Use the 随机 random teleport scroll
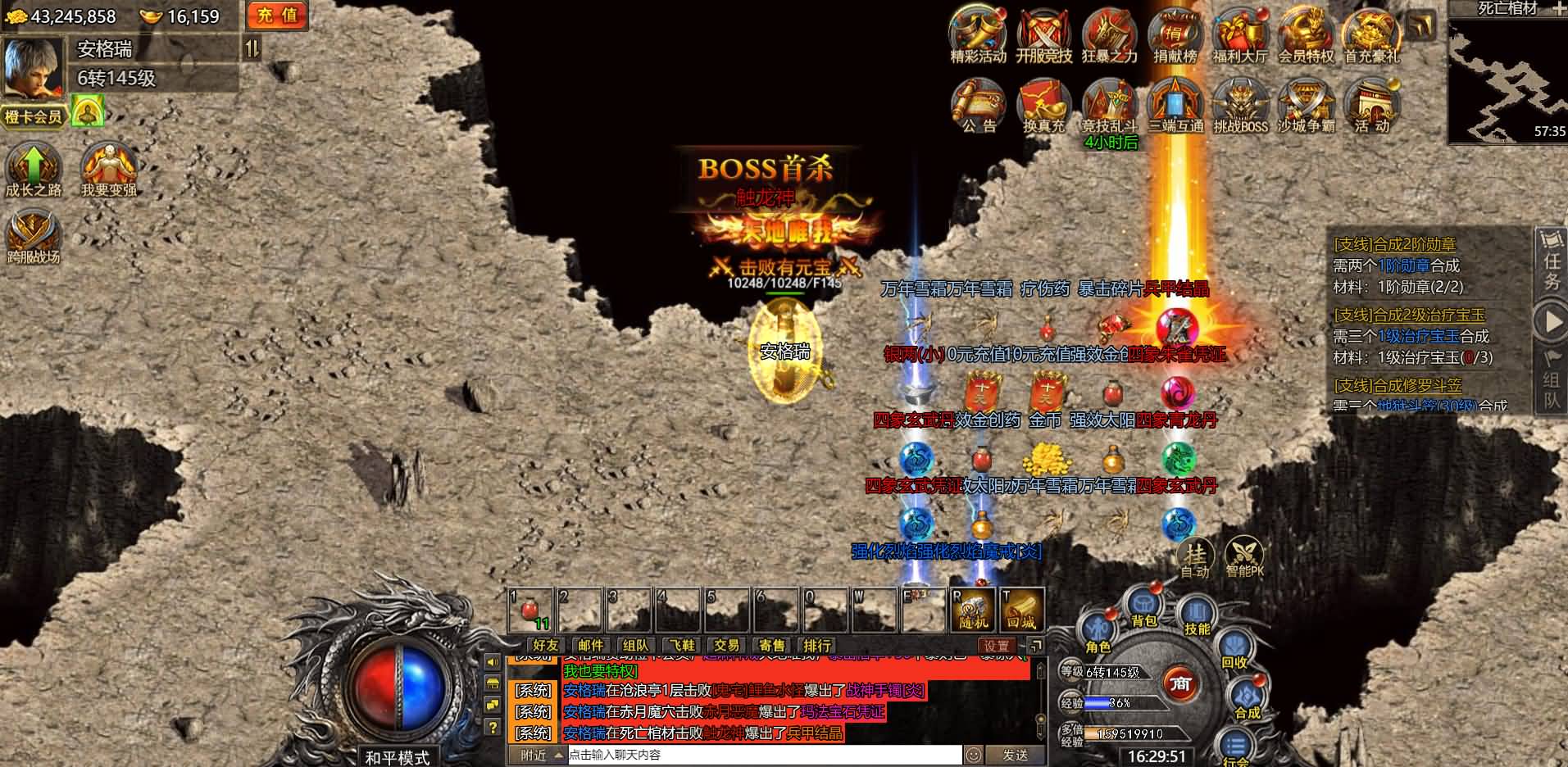Screen dimensions: 1568x767 (x=973, y=610)
